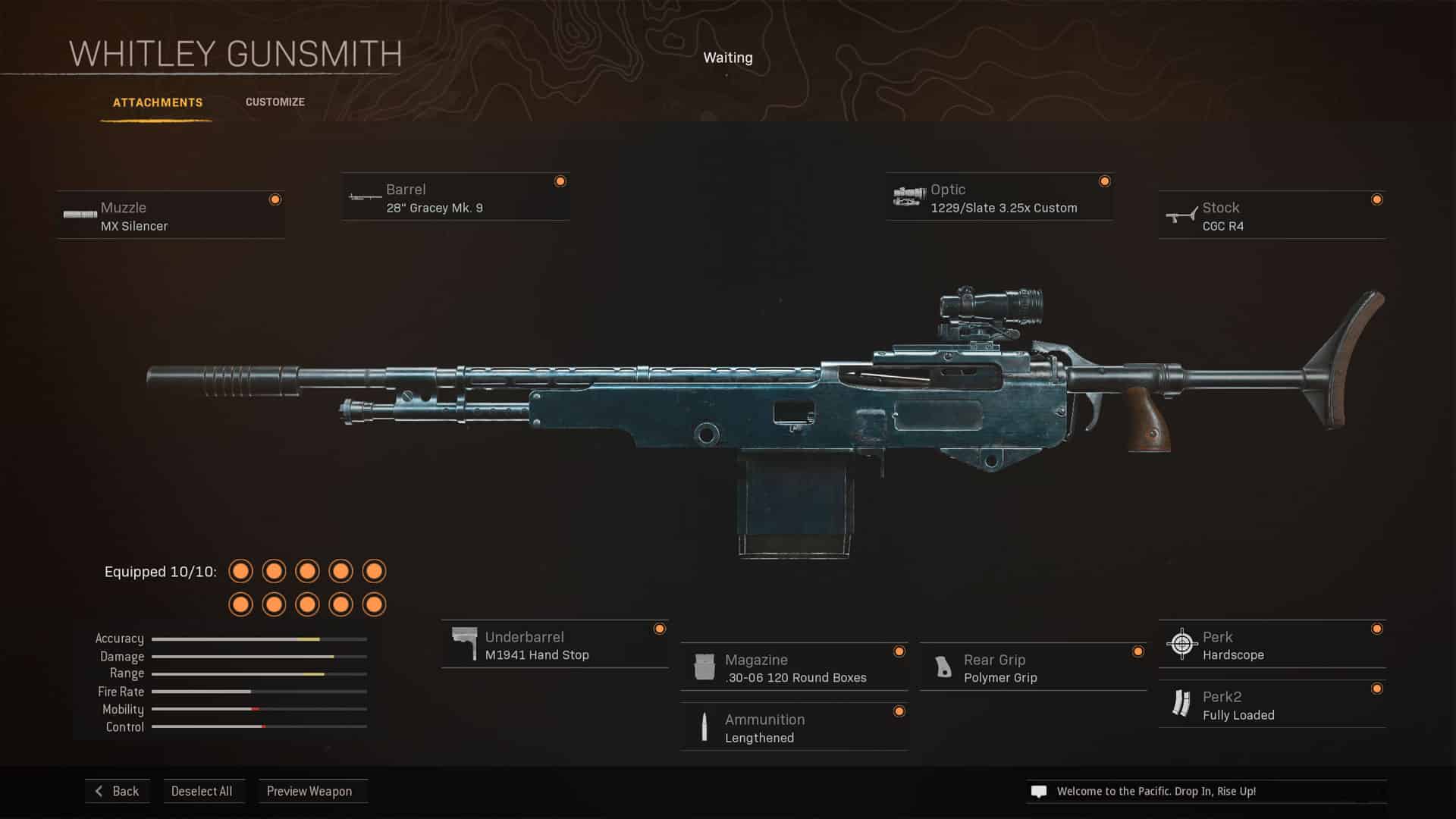Activate the Preview Weapon button

click(309, 791)
